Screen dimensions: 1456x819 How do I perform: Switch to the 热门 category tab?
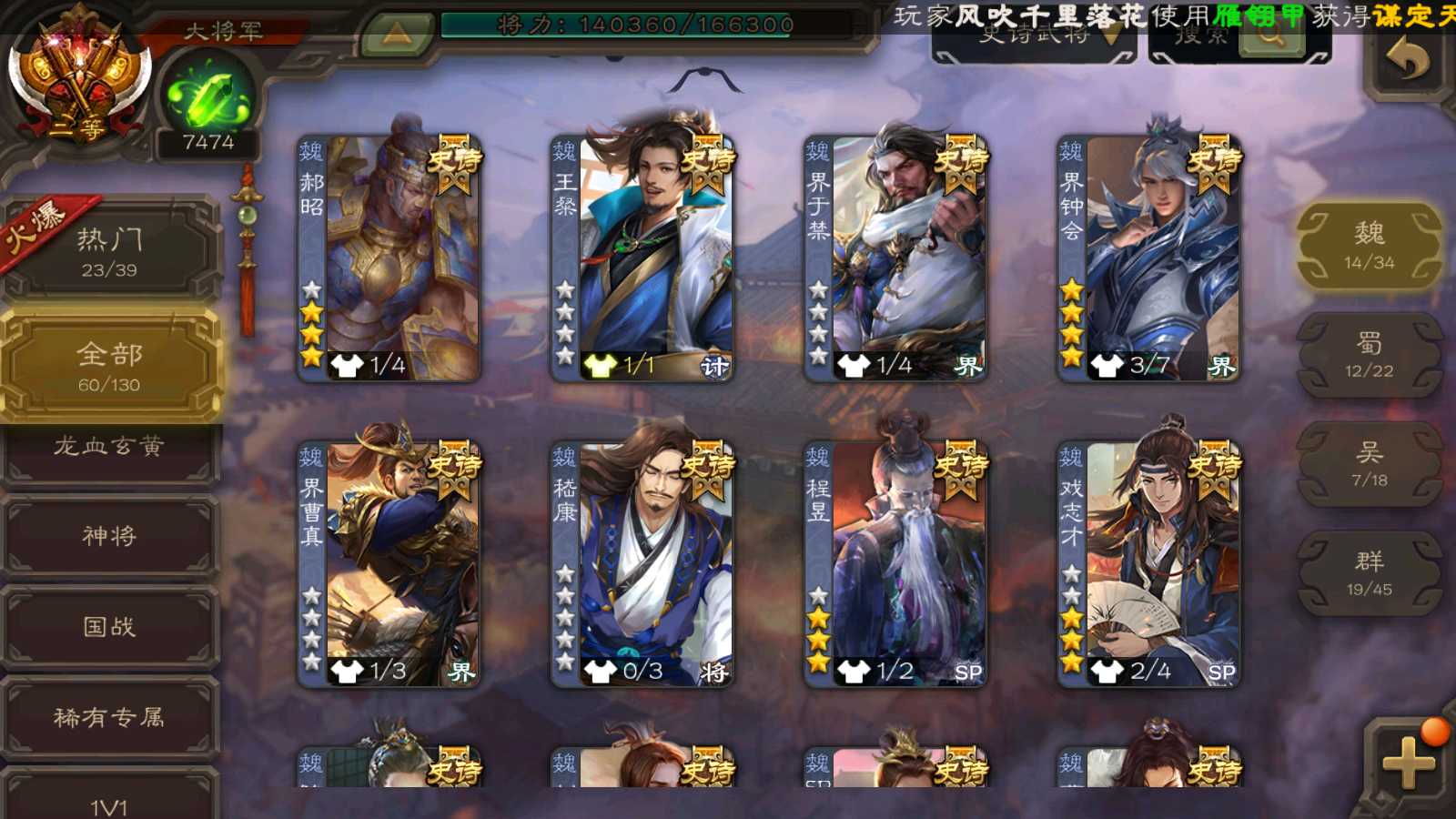[x=109, y=251]
